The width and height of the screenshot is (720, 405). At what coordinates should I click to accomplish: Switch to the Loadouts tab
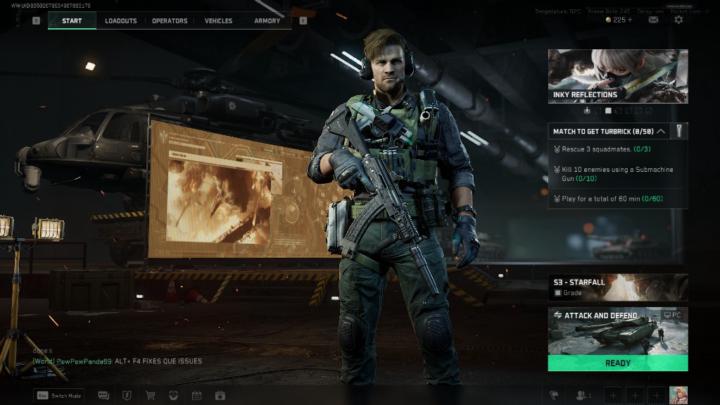(121, 20)
